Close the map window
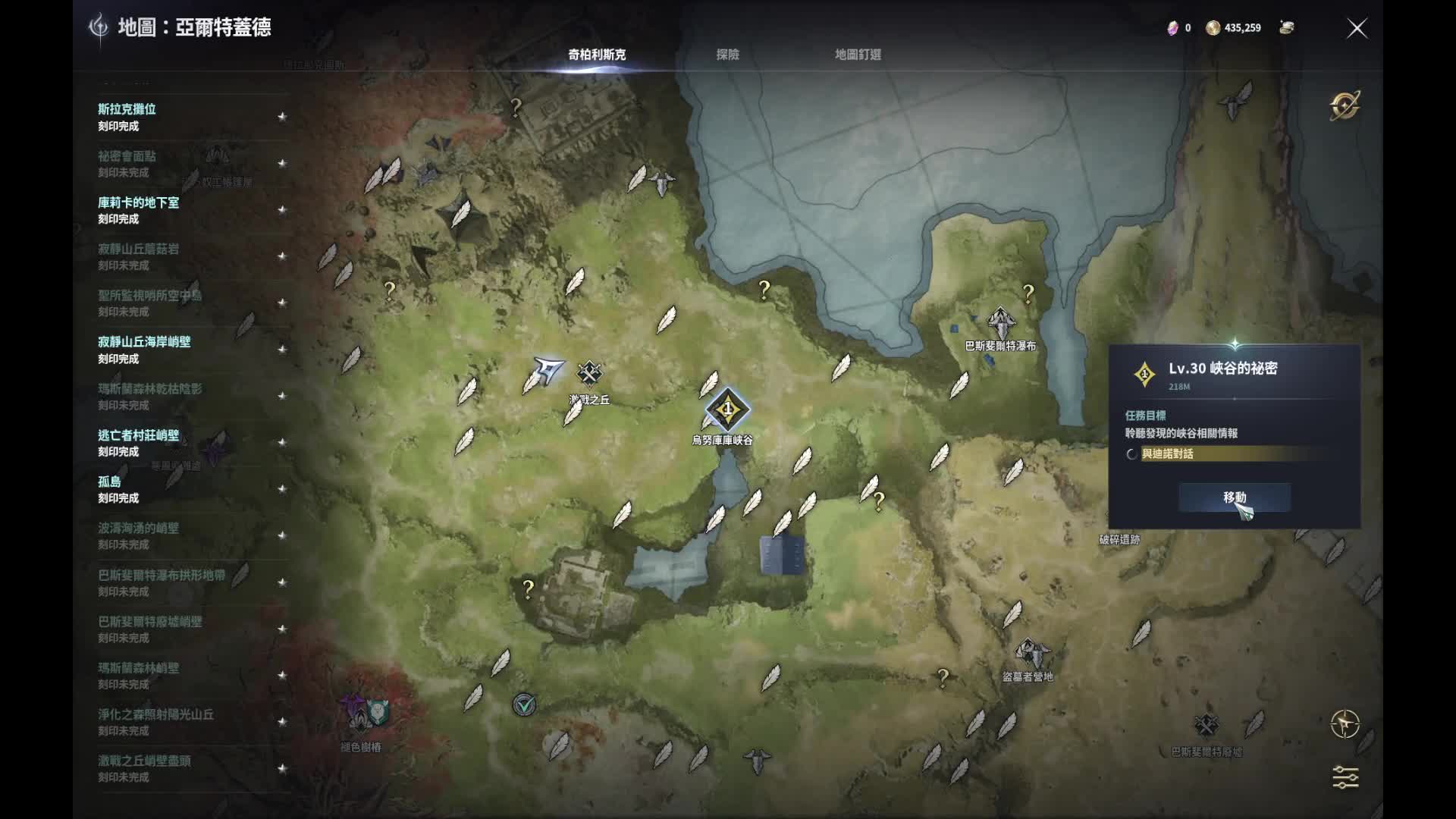The image size is (1456, 819). pyautogui.click(x=1357, y=29)
